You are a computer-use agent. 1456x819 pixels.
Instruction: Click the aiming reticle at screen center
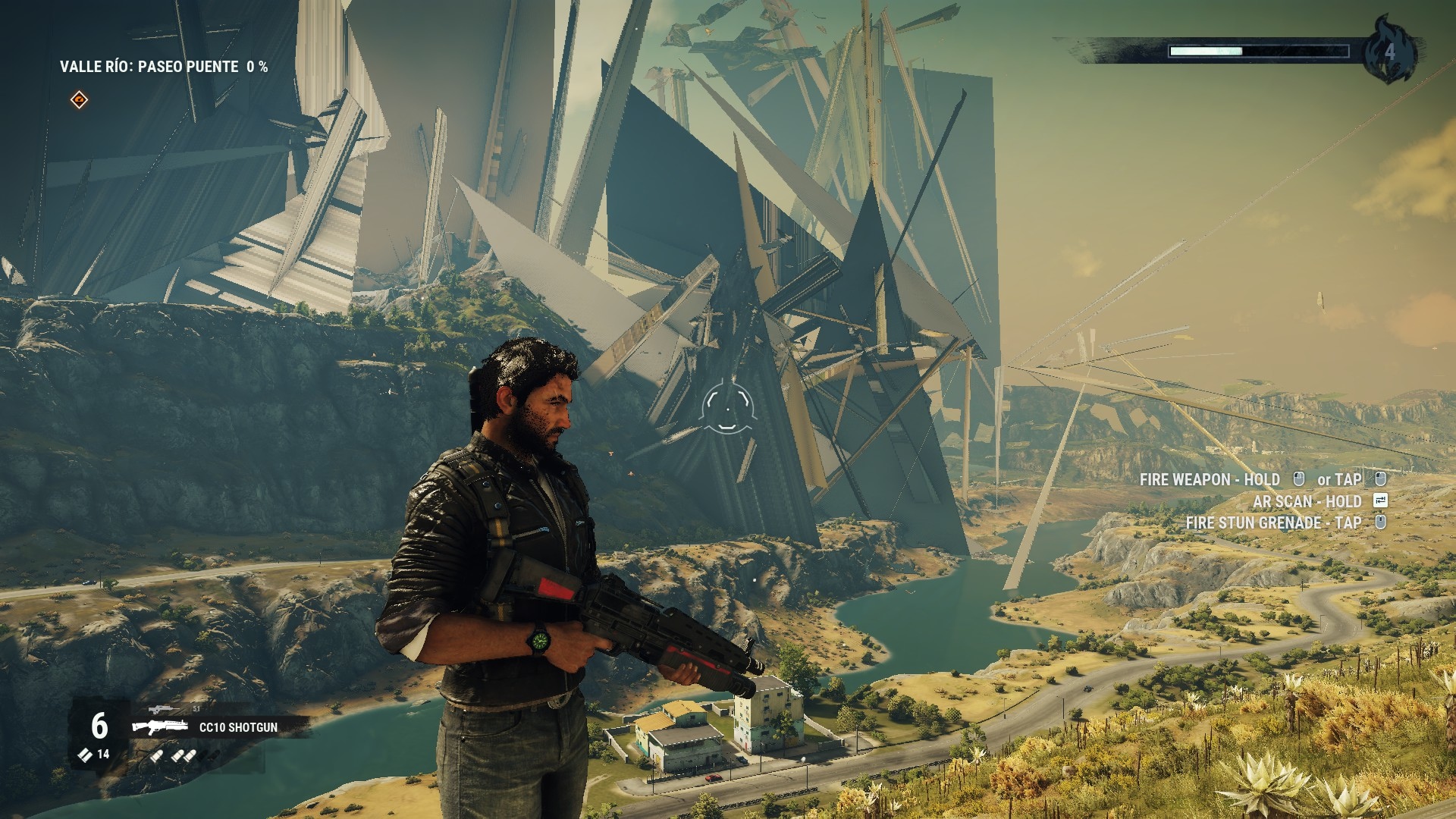click(x=728, y=409)
